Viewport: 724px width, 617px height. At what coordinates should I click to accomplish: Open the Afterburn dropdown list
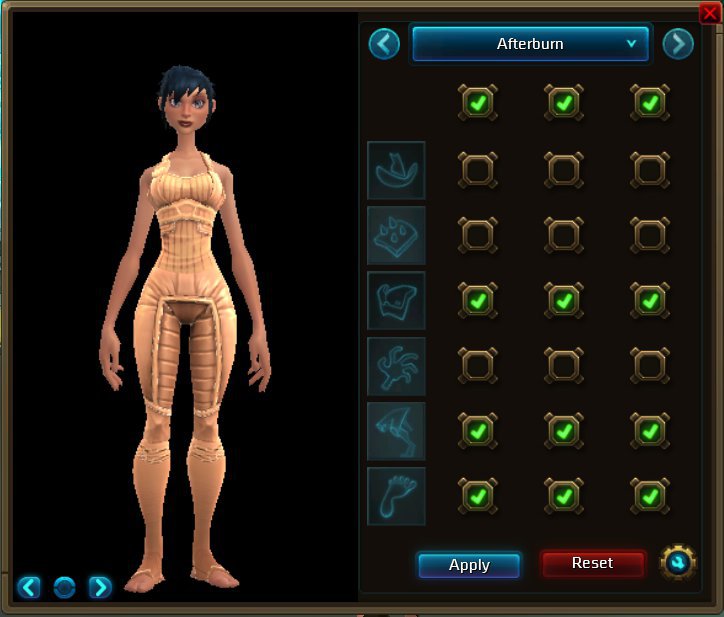531,44
